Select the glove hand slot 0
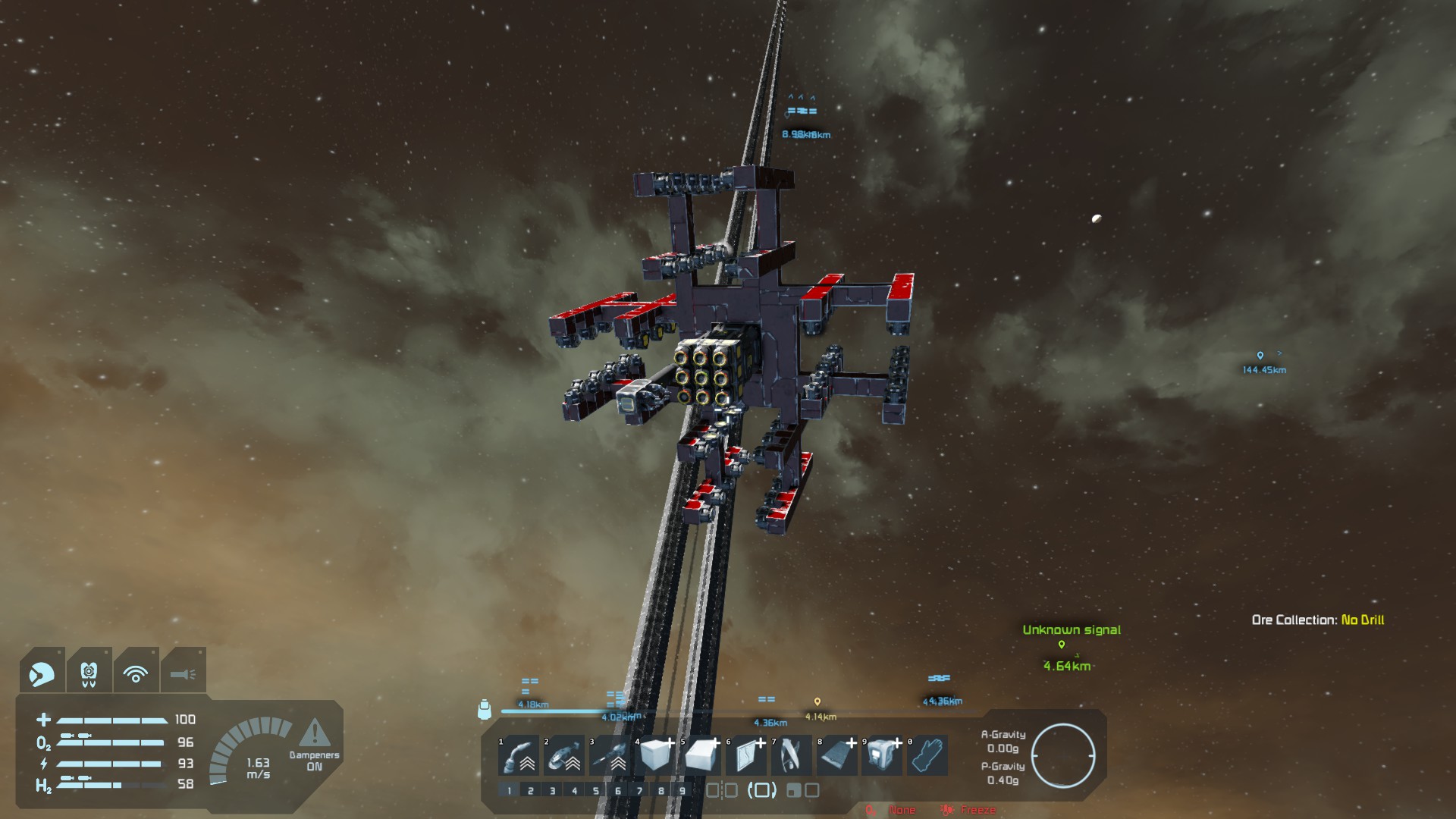1456x819 pixels. (x=929, y=755)
